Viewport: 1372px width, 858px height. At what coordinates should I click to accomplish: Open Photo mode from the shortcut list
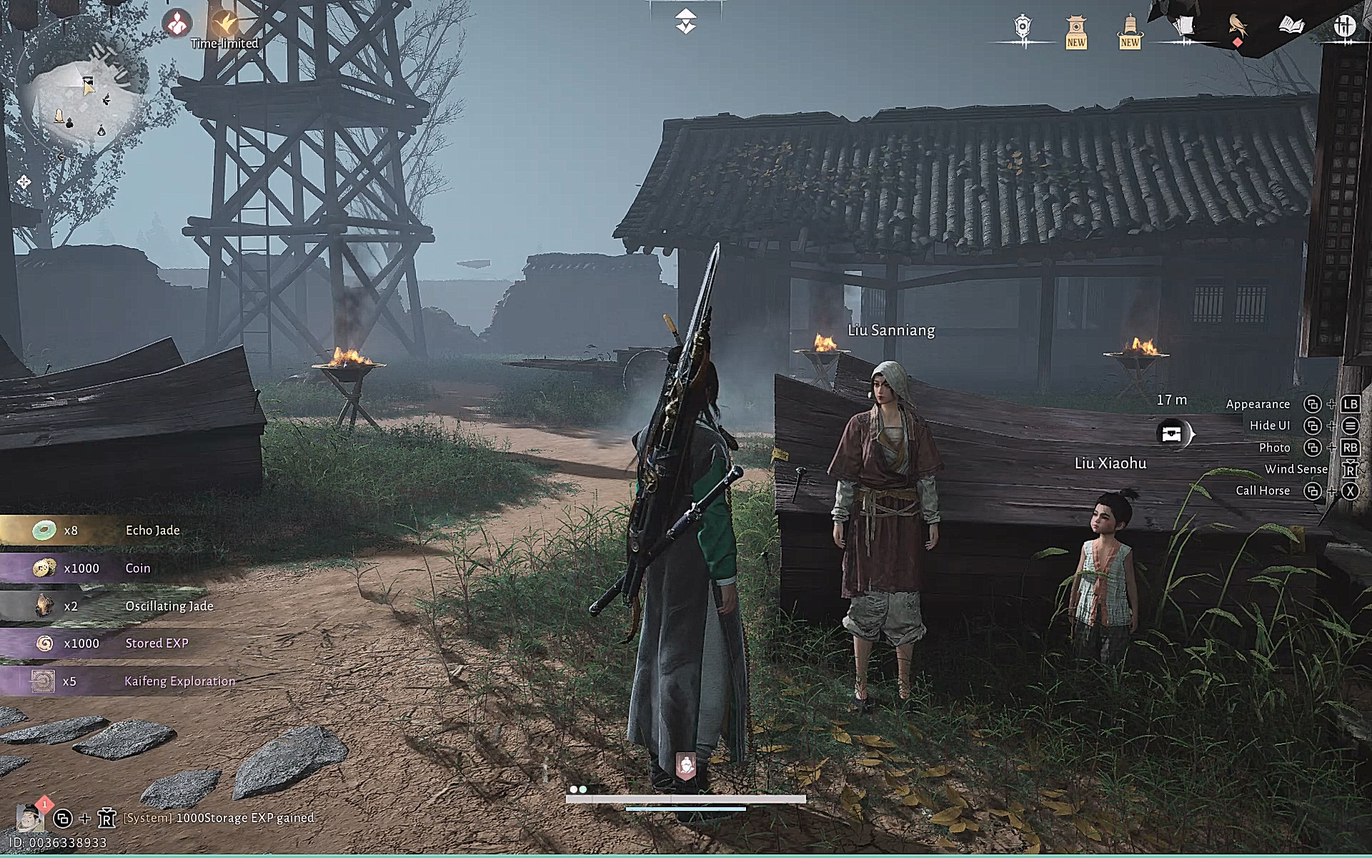click(x=1274, y=448)
